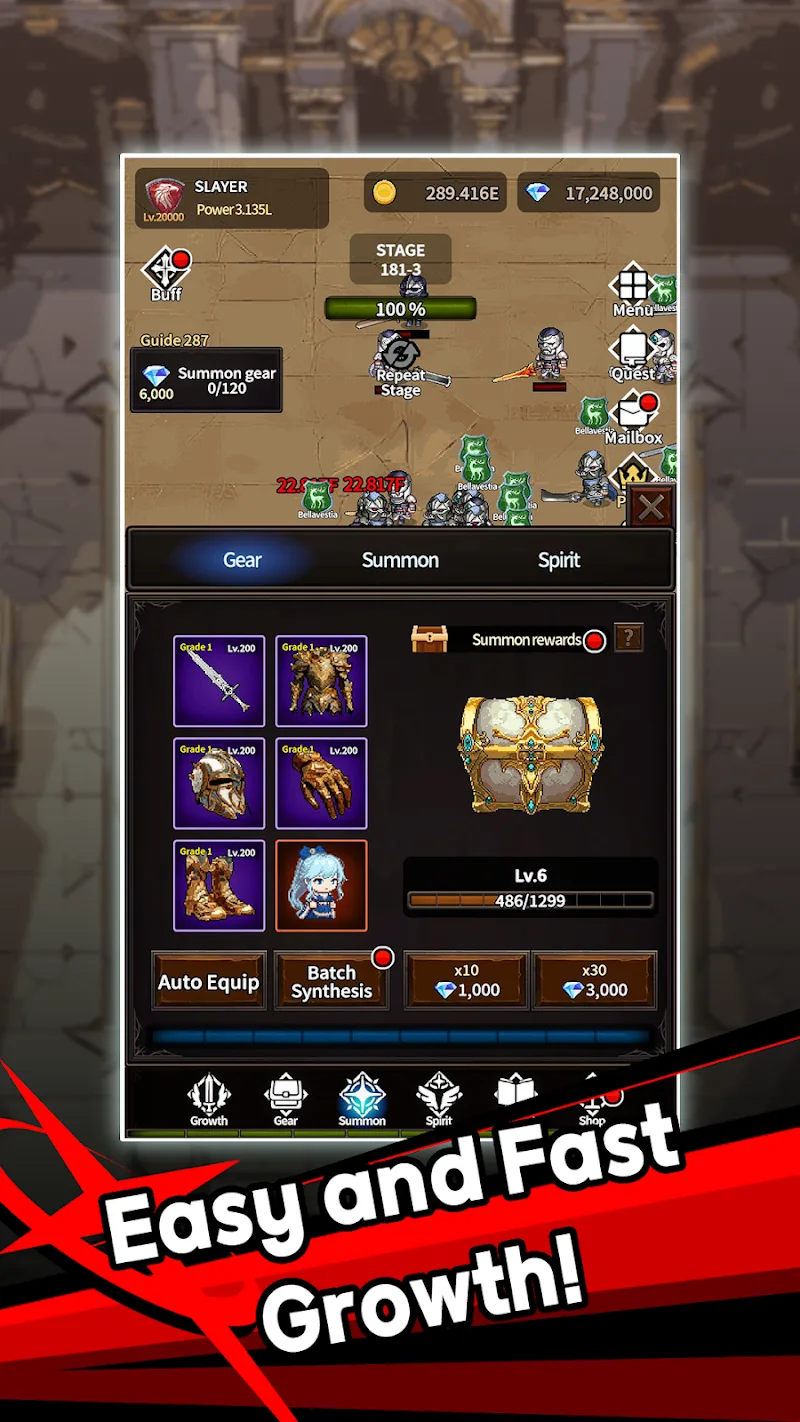This screenshot has width=800, height=1422.
Task: Open the Menu grid icon
Action: tap(632, 290)
